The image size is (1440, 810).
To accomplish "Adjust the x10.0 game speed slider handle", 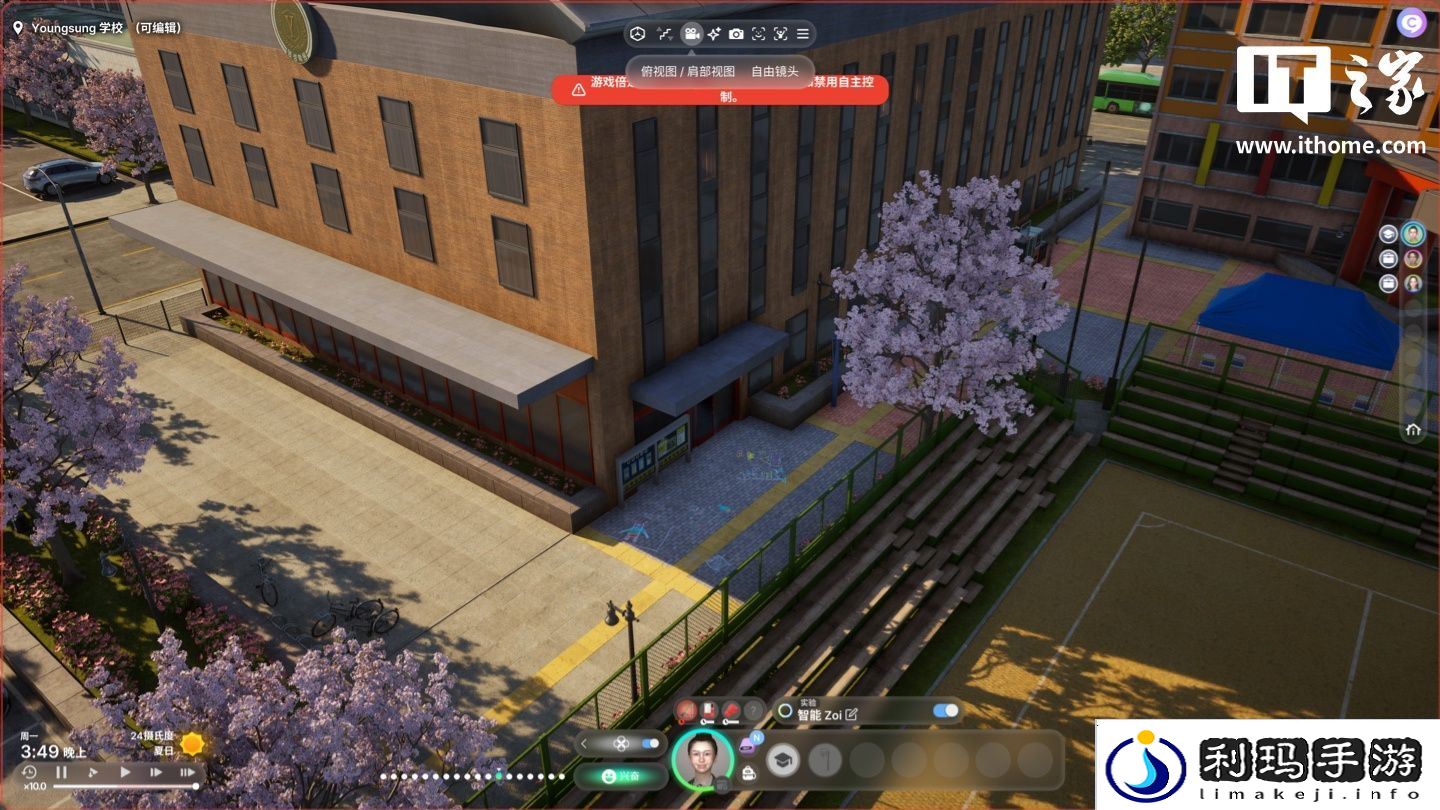I will coord(195,787).
